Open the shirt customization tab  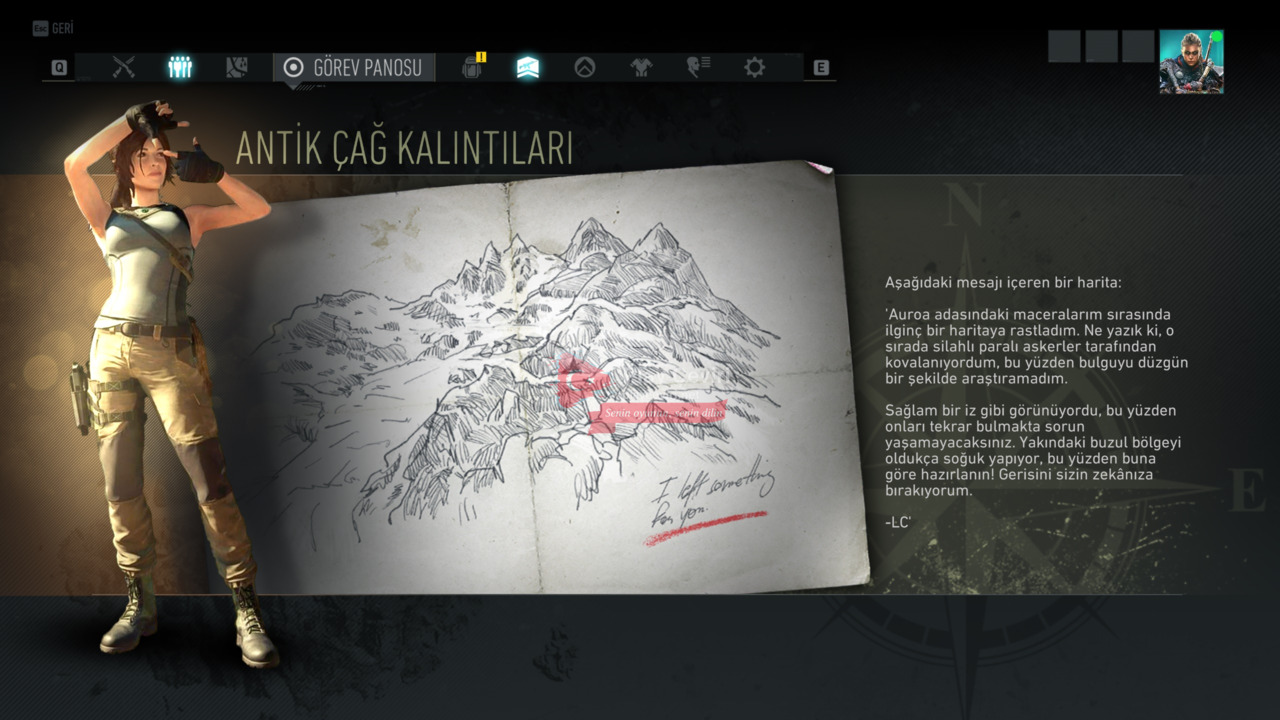click(x=641, y=67)
